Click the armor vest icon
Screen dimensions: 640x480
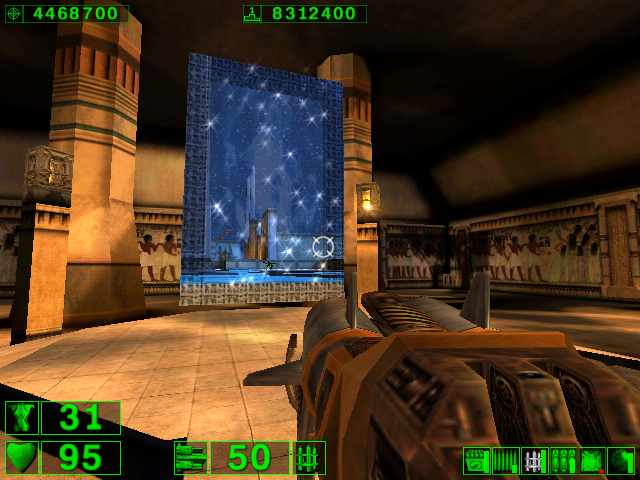21,418
